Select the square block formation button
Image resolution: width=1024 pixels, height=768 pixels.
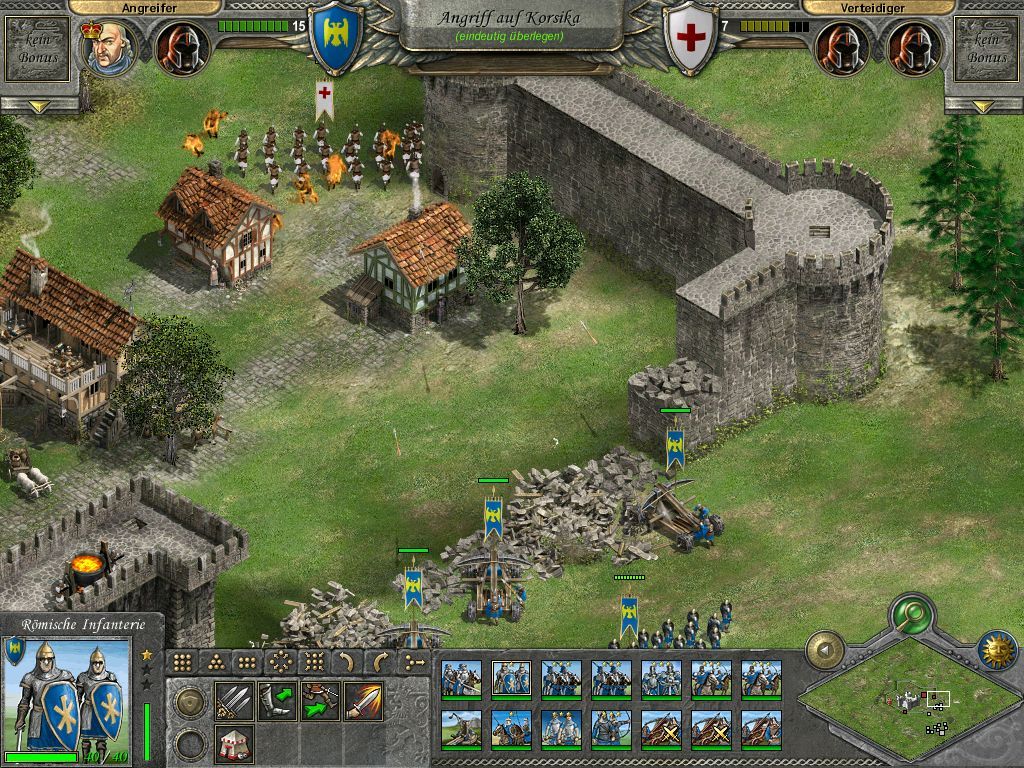point(183,662)
